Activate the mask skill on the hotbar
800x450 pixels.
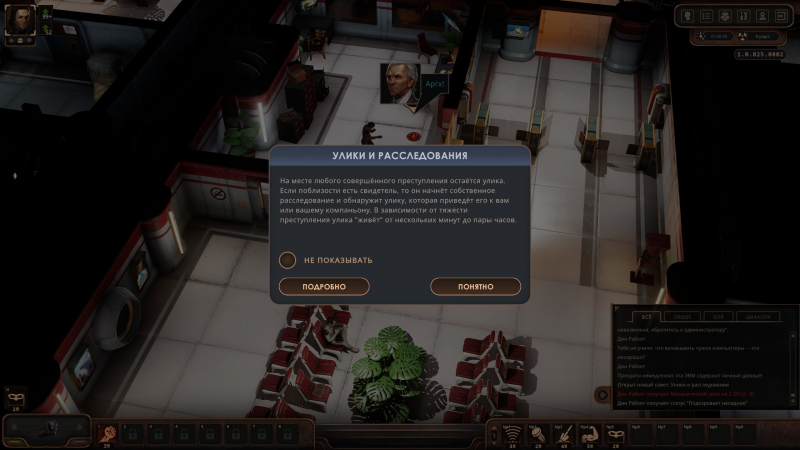tap(614, 432)
